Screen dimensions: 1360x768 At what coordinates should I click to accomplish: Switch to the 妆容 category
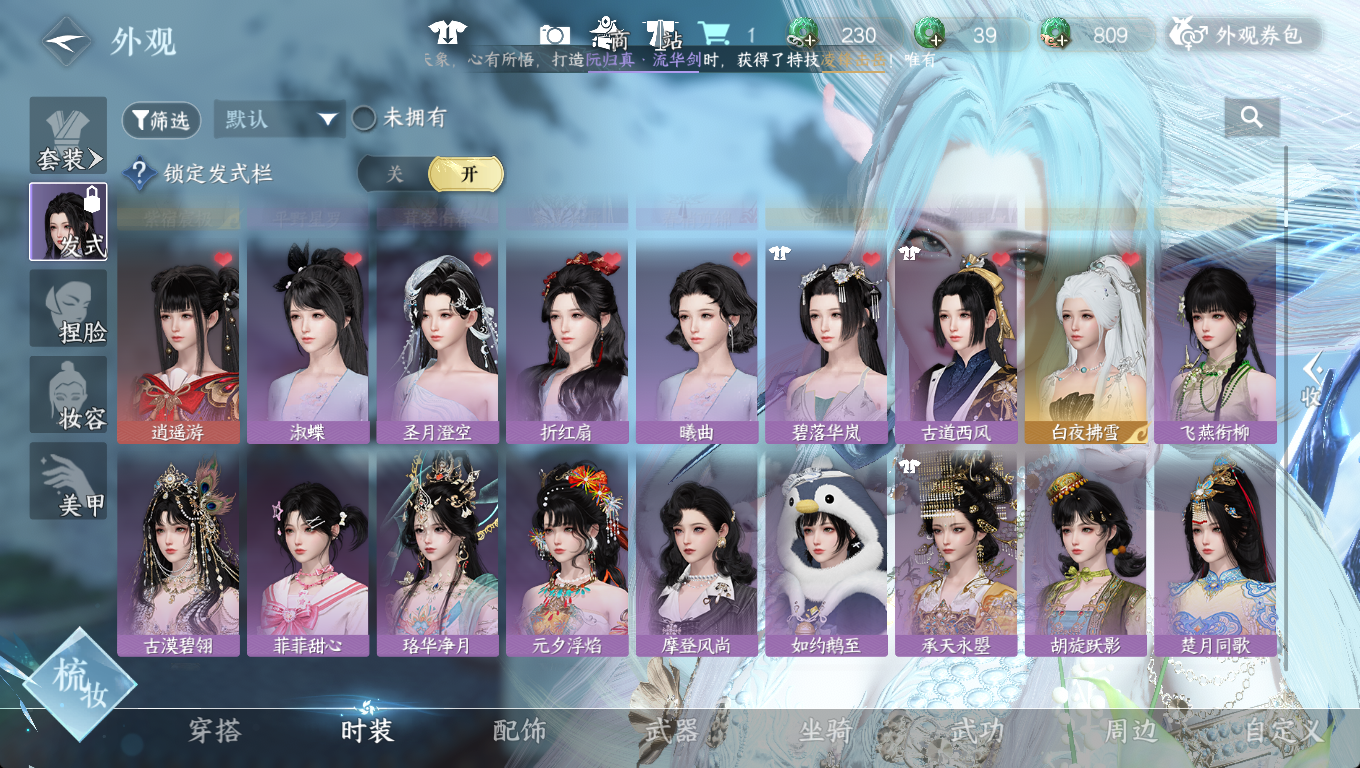tap(68, 394)
